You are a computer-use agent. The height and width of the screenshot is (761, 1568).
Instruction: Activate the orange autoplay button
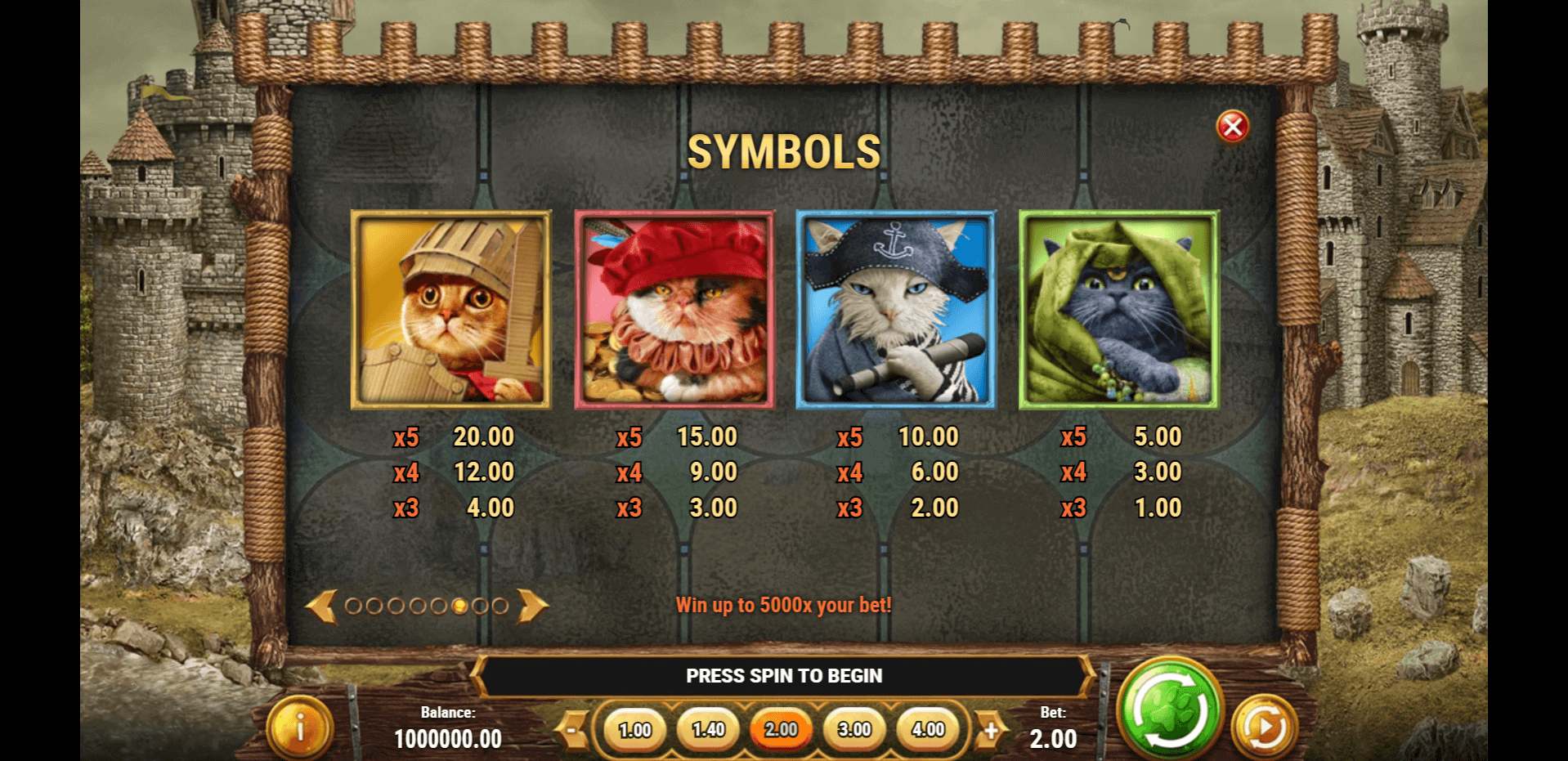(1264, 727)
